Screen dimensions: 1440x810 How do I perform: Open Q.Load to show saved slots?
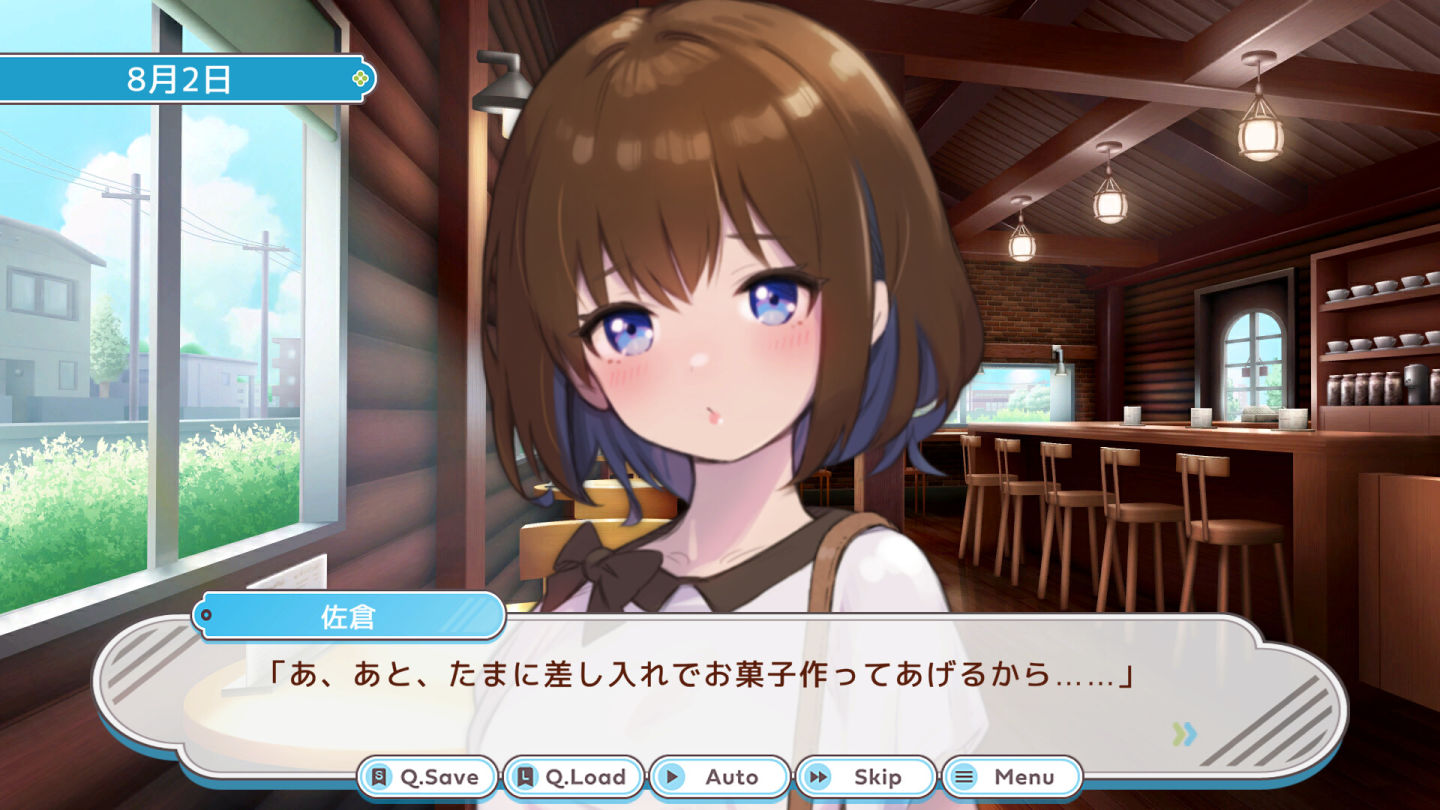tap(575, 776)
